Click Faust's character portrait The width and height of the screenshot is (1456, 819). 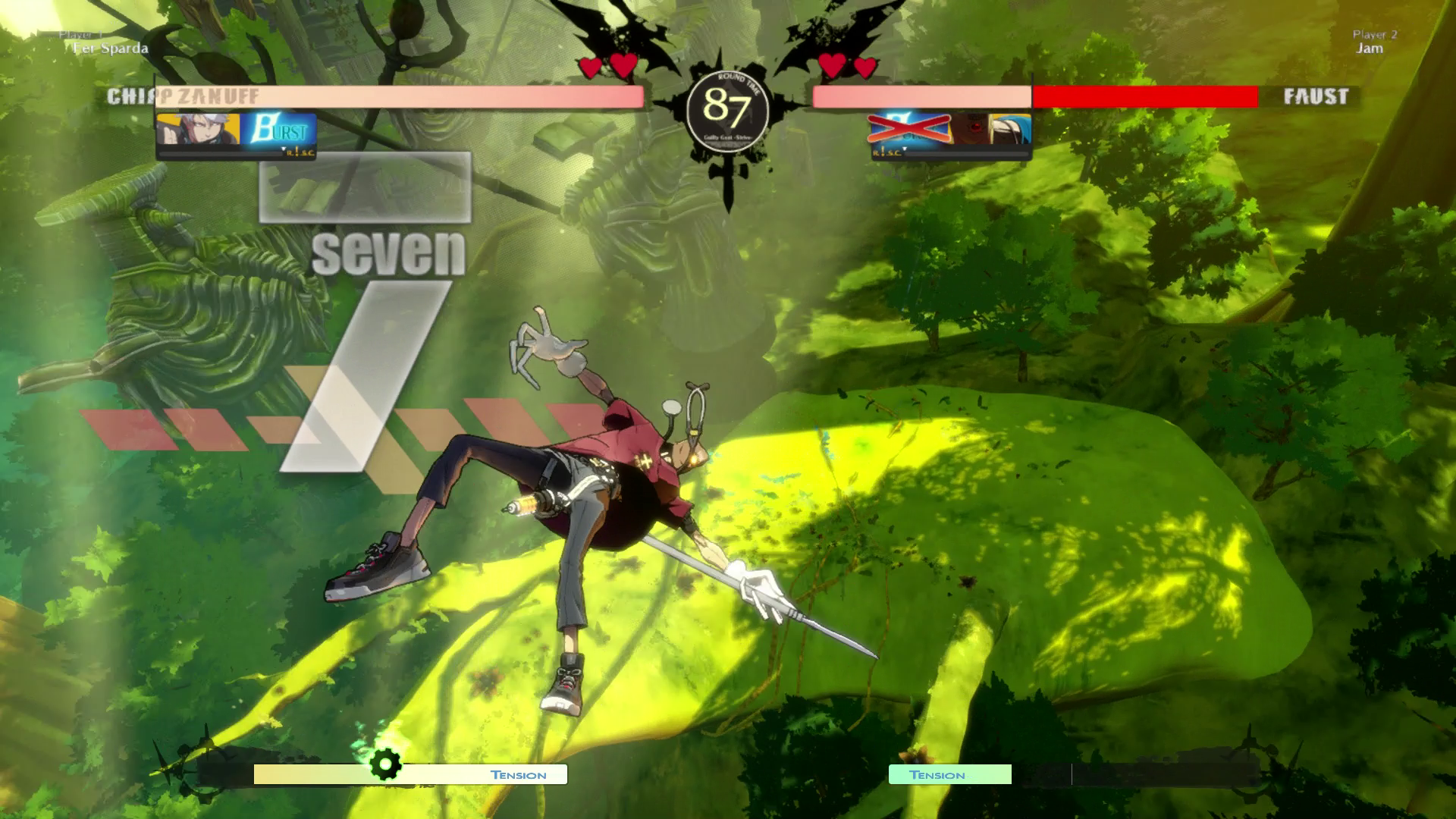pos(991,130)
